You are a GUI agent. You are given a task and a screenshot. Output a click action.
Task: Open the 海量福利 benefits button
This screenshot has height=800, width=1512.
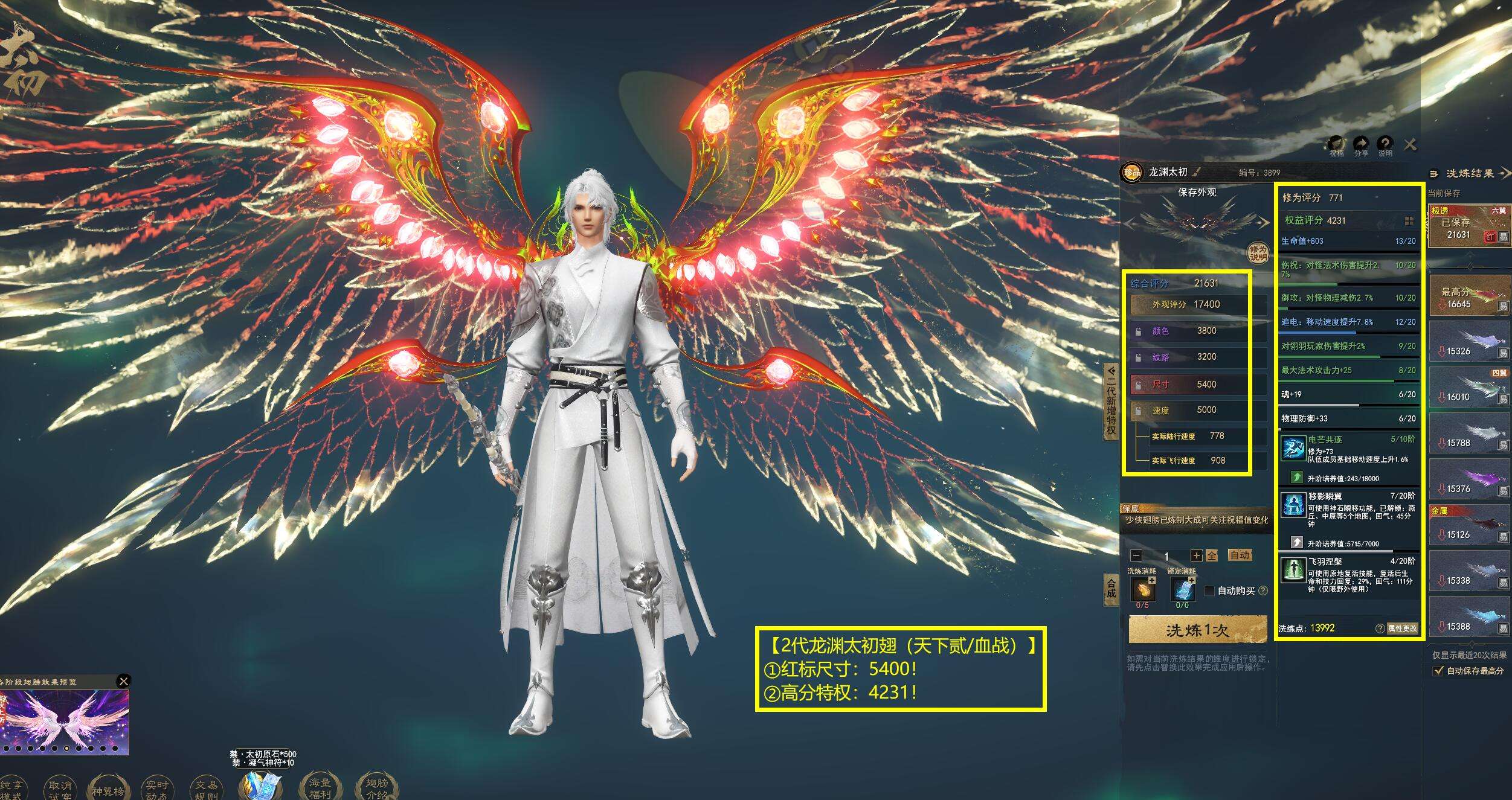(320, 787)
